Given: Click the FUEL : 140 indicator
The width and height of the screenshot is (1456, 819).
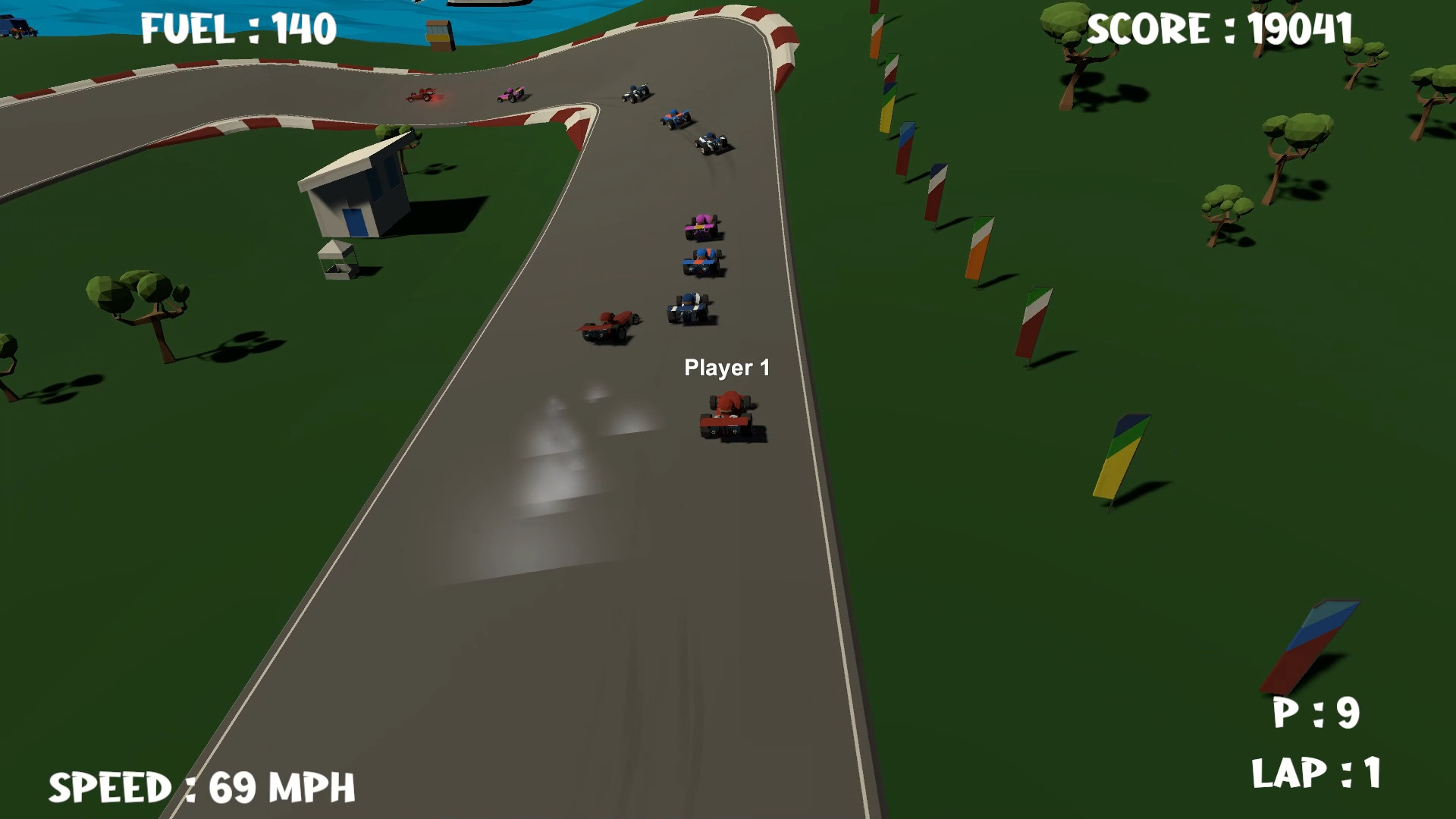Looking at the screenshot, I should tap(235, 27).
